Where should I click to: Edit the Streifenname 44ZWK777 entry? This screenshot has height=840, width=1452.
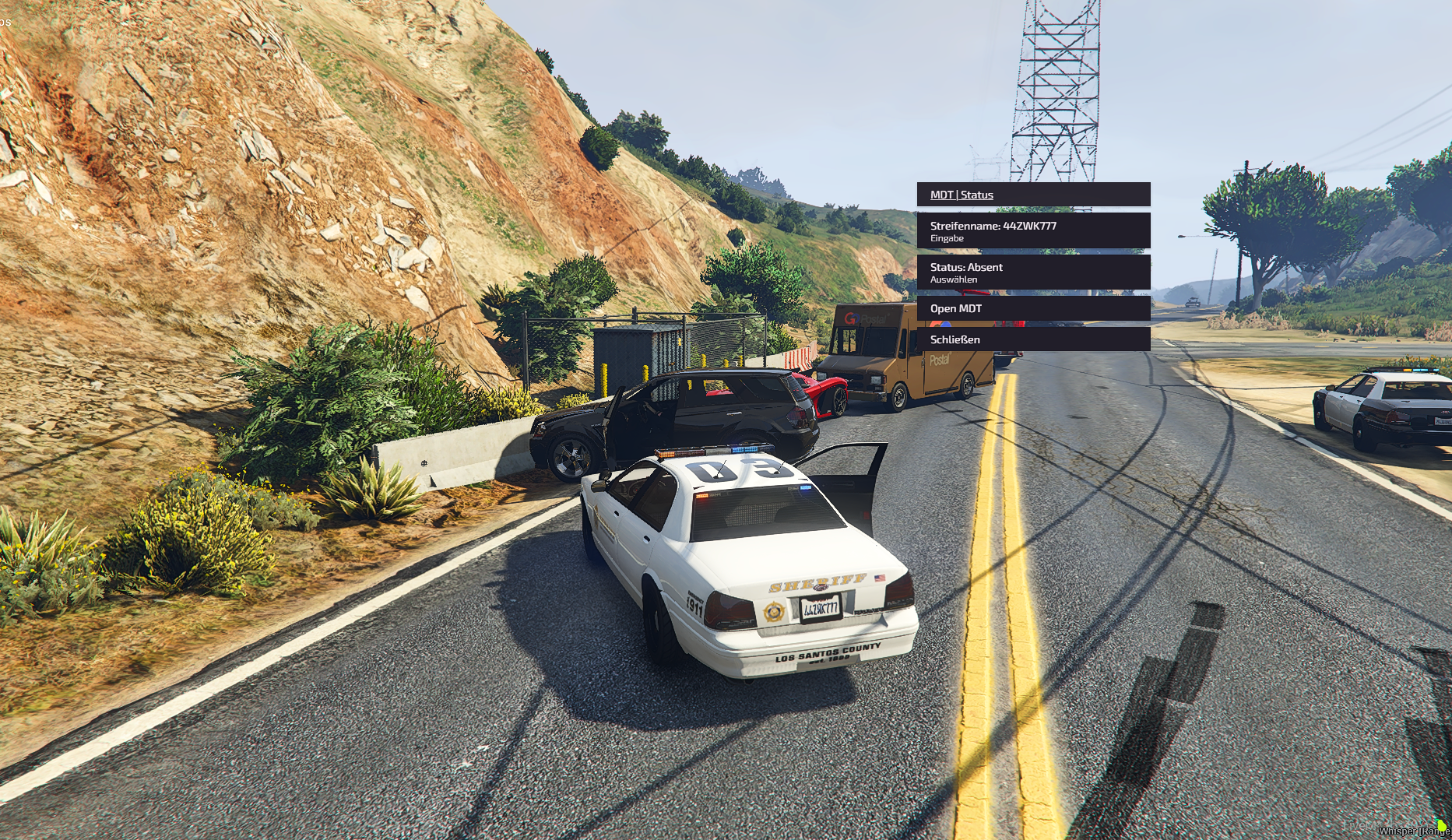coord(1032,231)
